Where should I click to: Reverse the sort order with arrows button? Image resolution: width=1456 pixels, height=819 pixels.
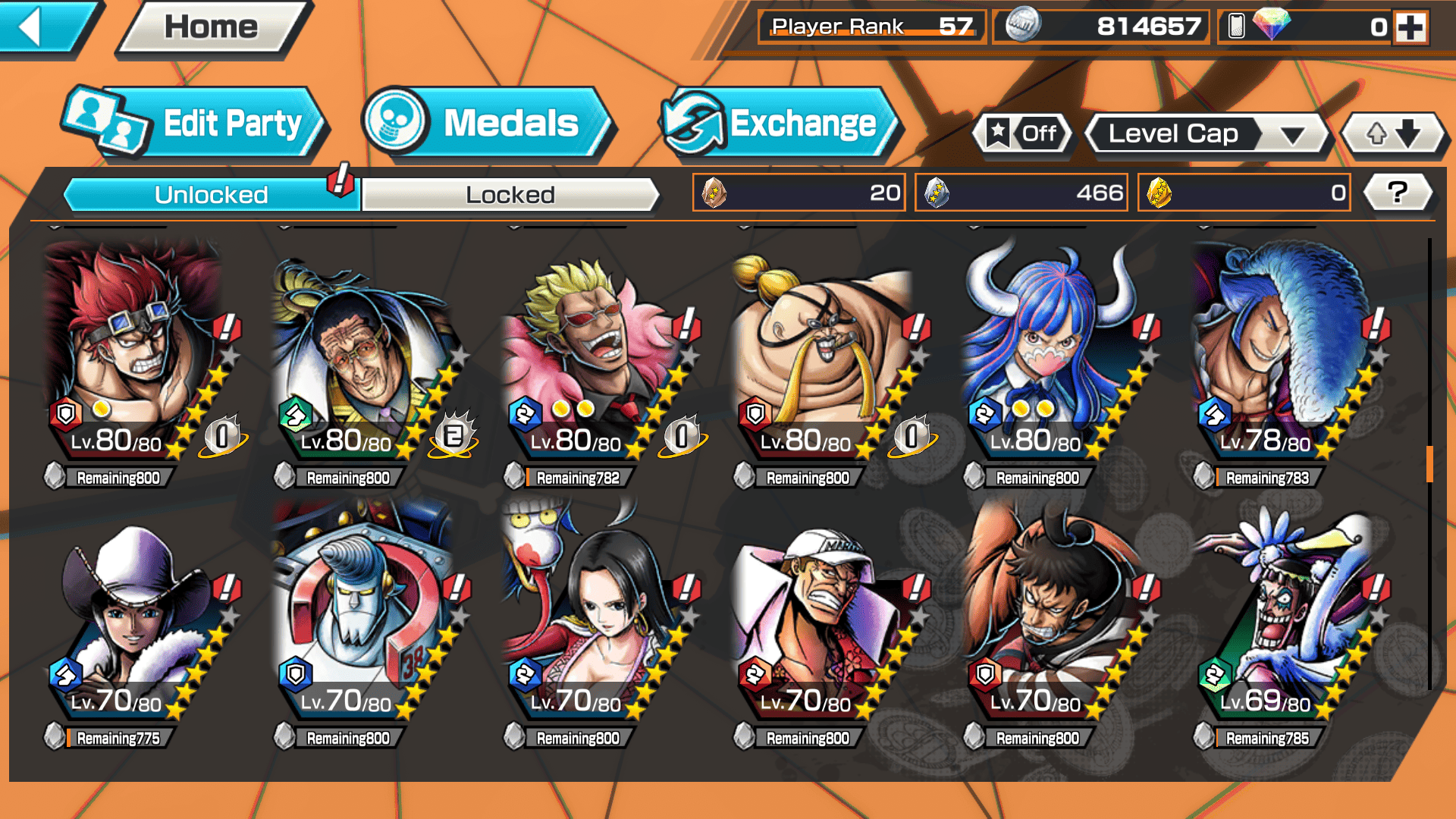pos(1392,134)
